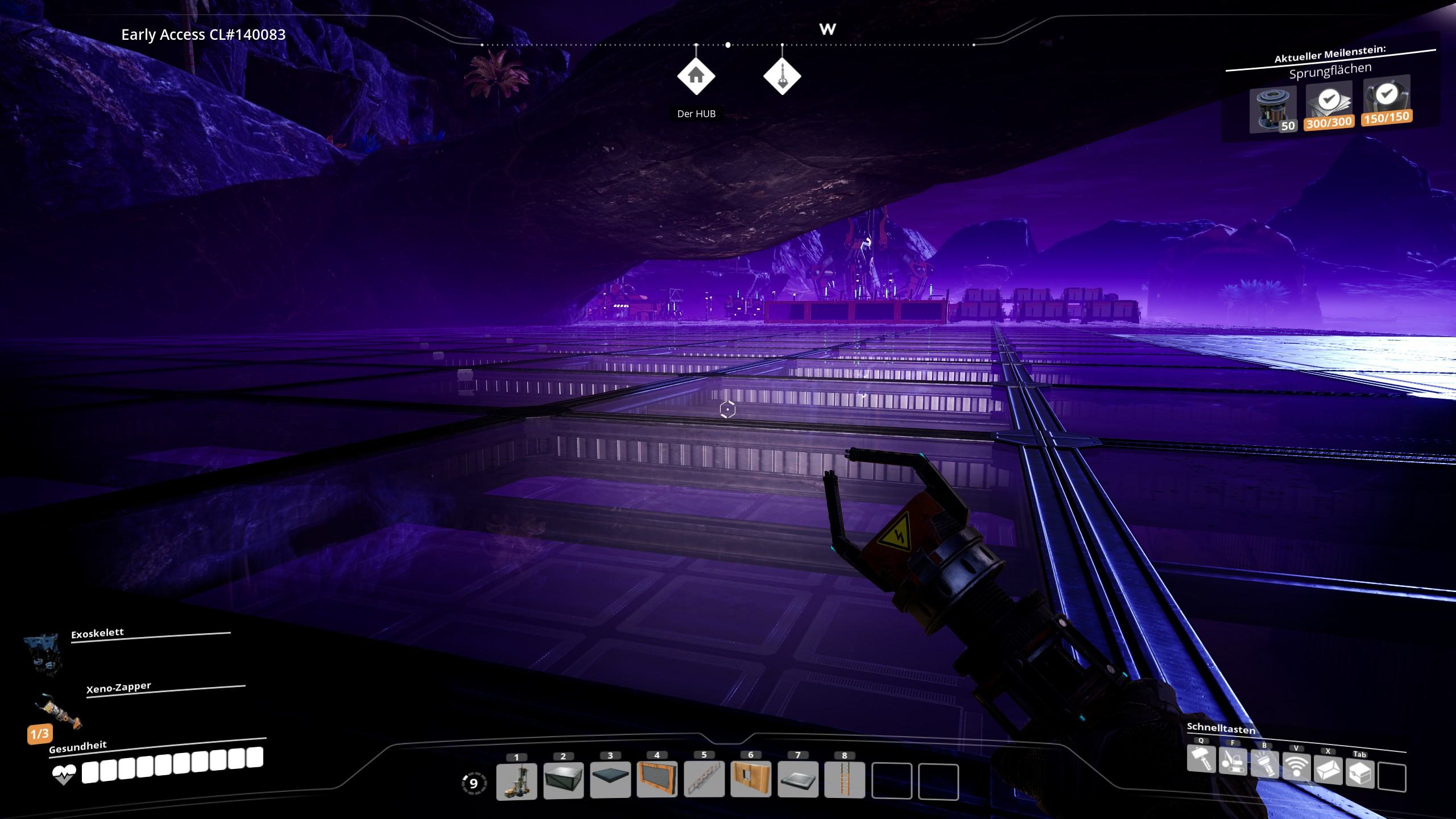Viewport: 1456px width, 819px height.
Task: Pick the orange-framed window wall hotbar slot
Action: tap(657, 780)
